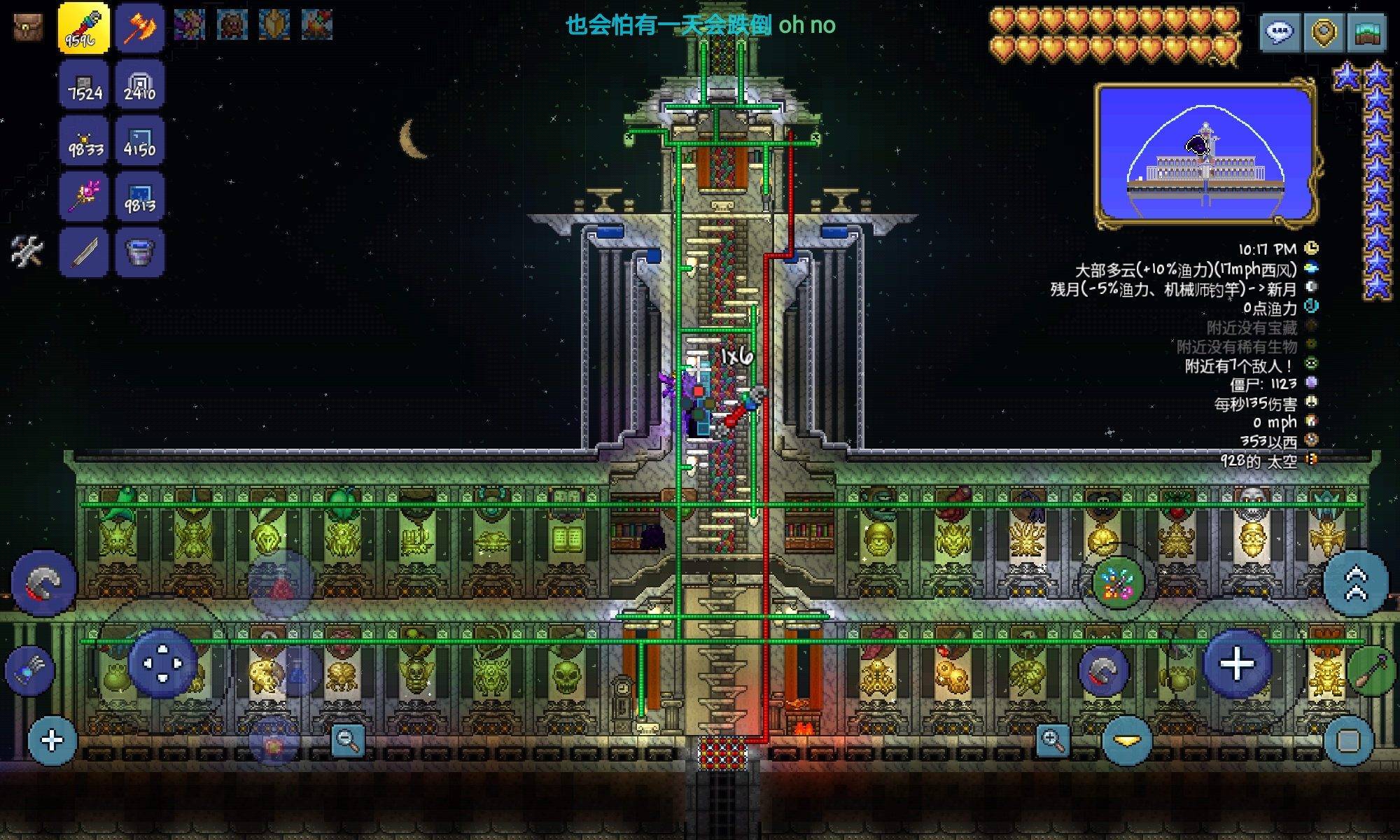The image size is (1400, 840).
Task: Tap the minimap in the gold frame
Action: click(1205, 155)
